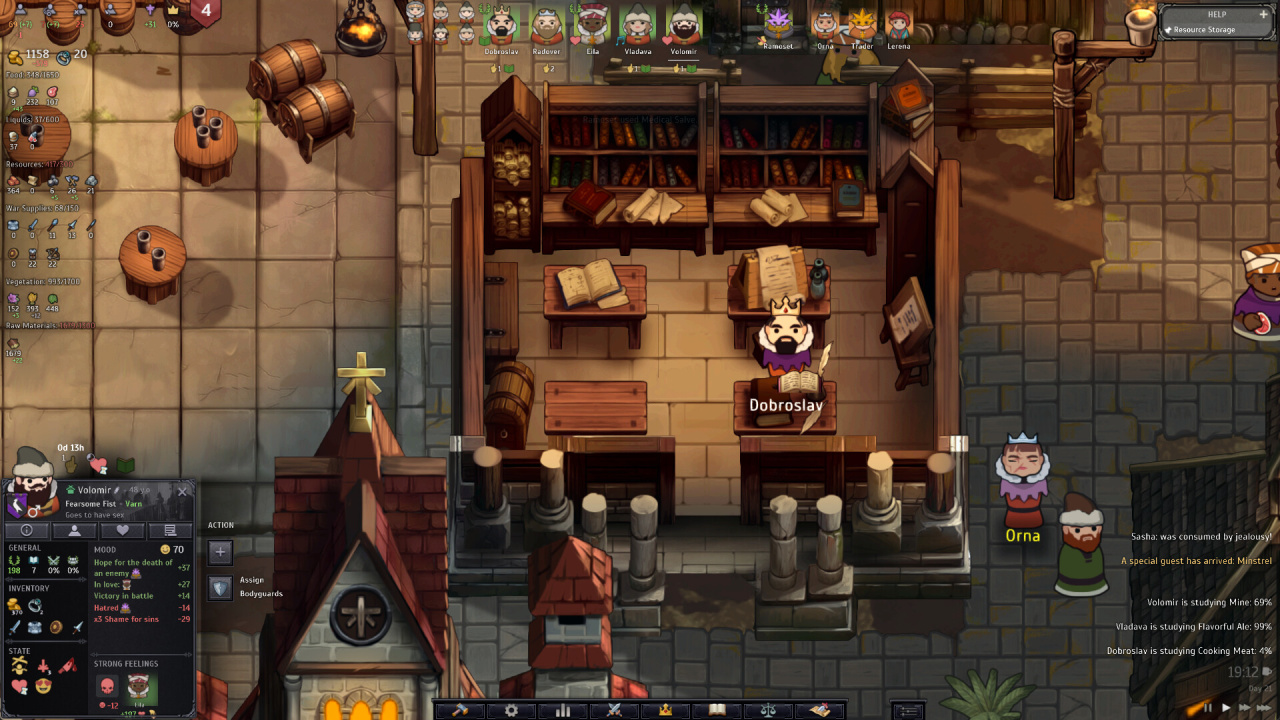Open the list tab in Volomir's panel
Viewport: 1280px width, 720px height.
(169, 530)
